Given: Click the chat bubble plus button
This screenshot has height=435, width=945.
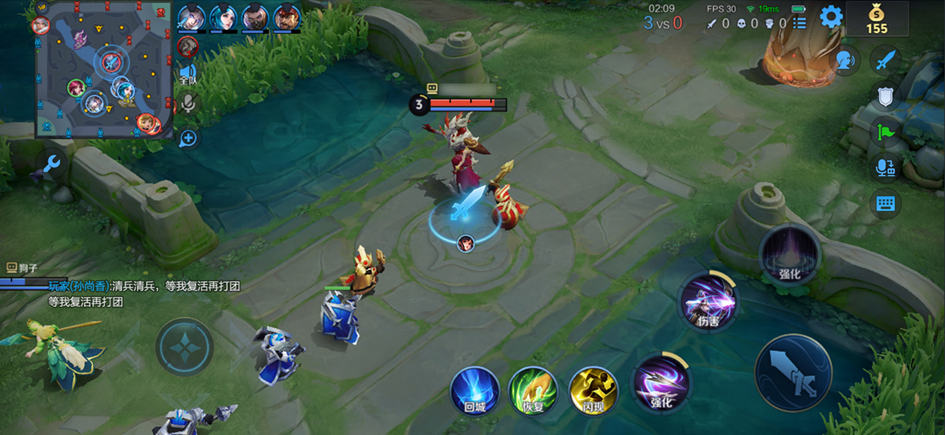Looking at the screenshot, I should tap(187, 138).
